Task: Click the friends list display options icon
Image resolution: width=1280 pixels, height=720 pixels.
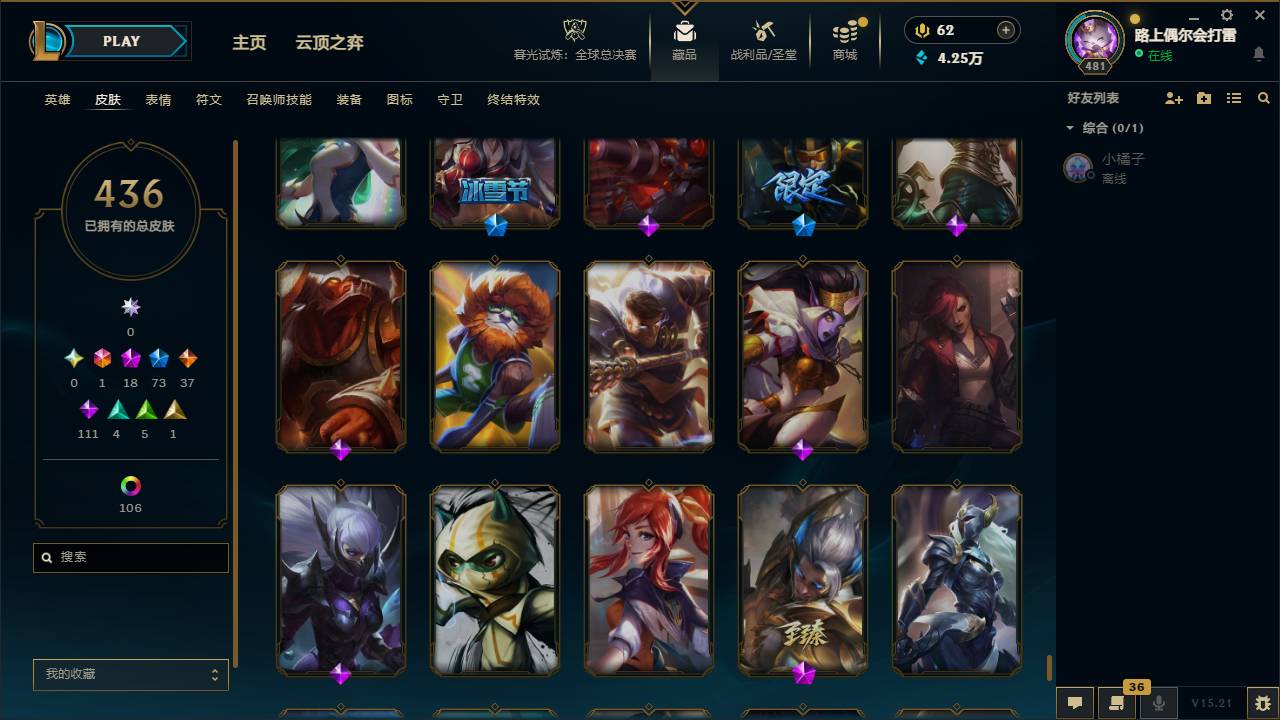Action: point(1233,98)
